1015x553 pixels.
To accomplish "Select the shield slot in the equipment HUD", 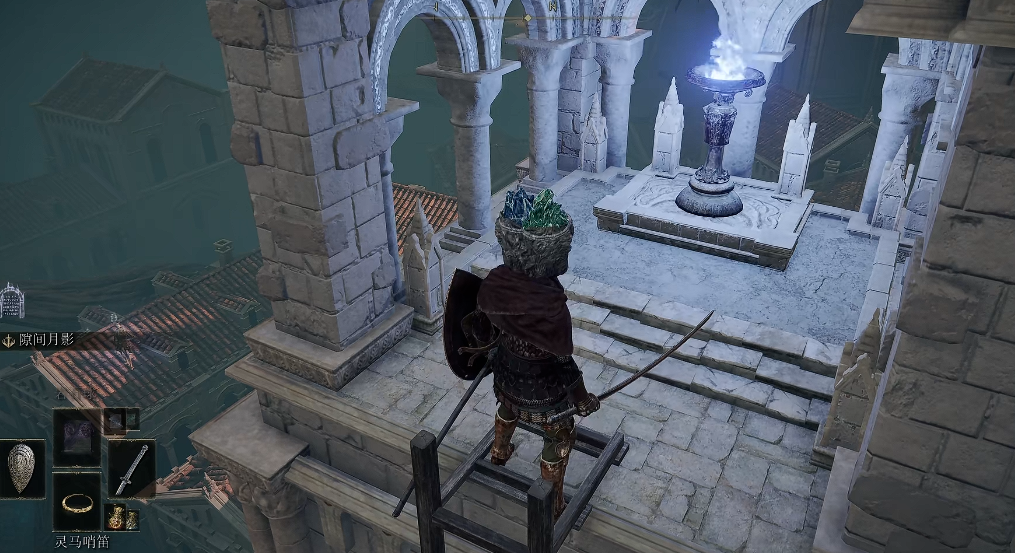I will pos(21,468).
